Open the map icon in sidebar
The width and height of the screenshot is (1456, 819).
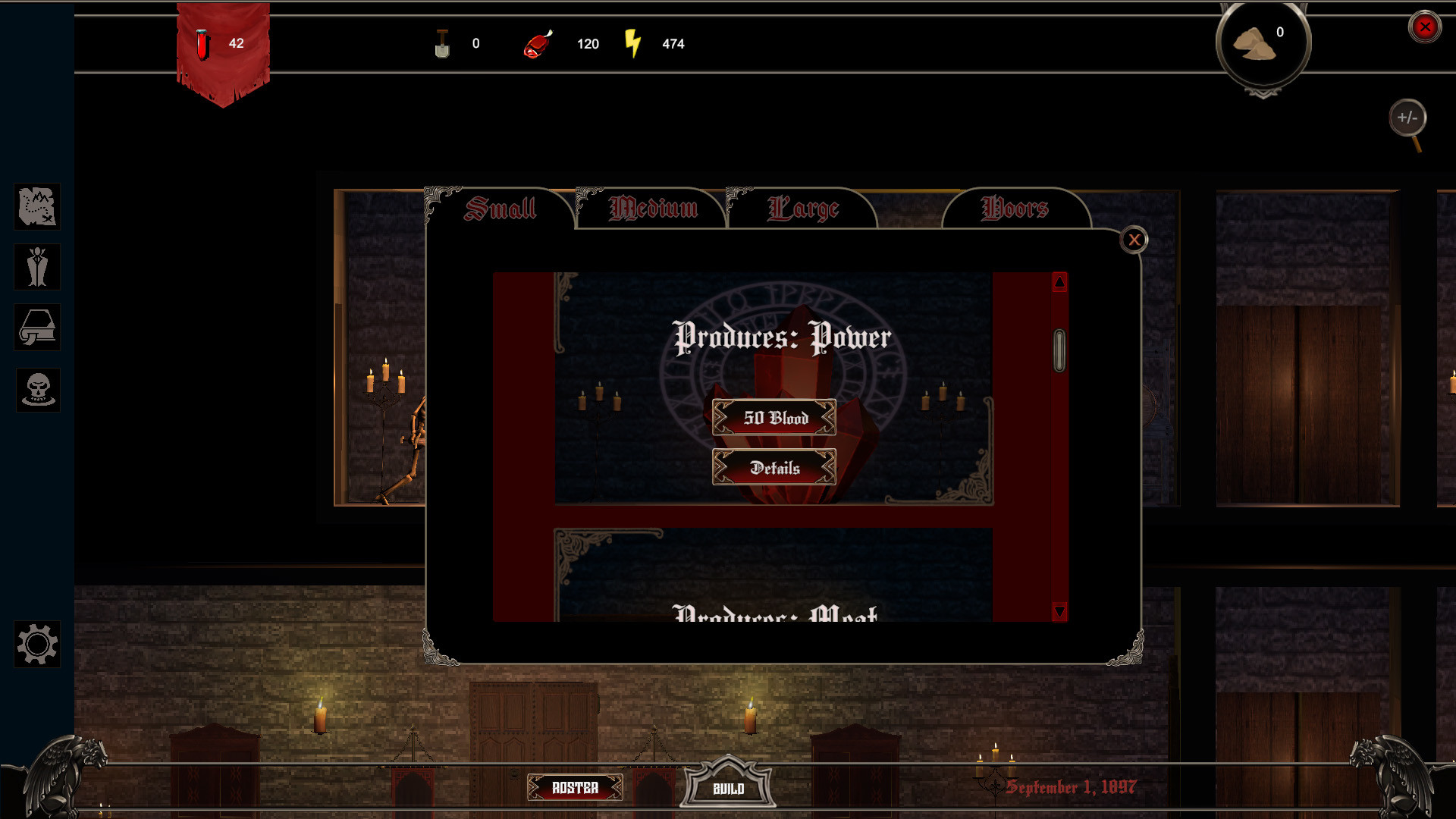[x=36, y=207]
